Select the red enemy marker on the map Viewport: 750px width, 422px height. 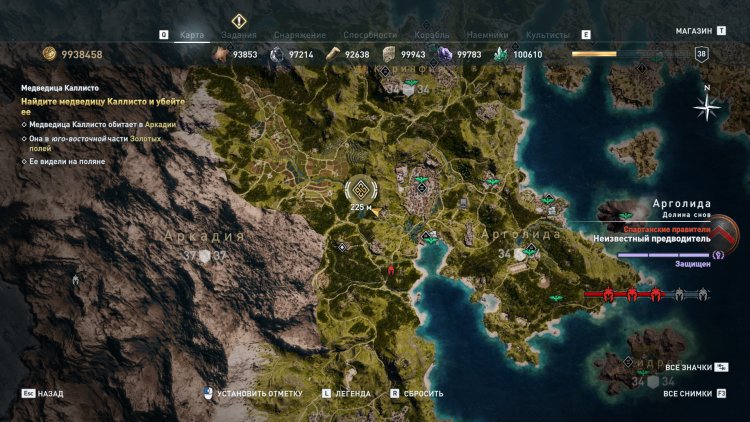391,269
